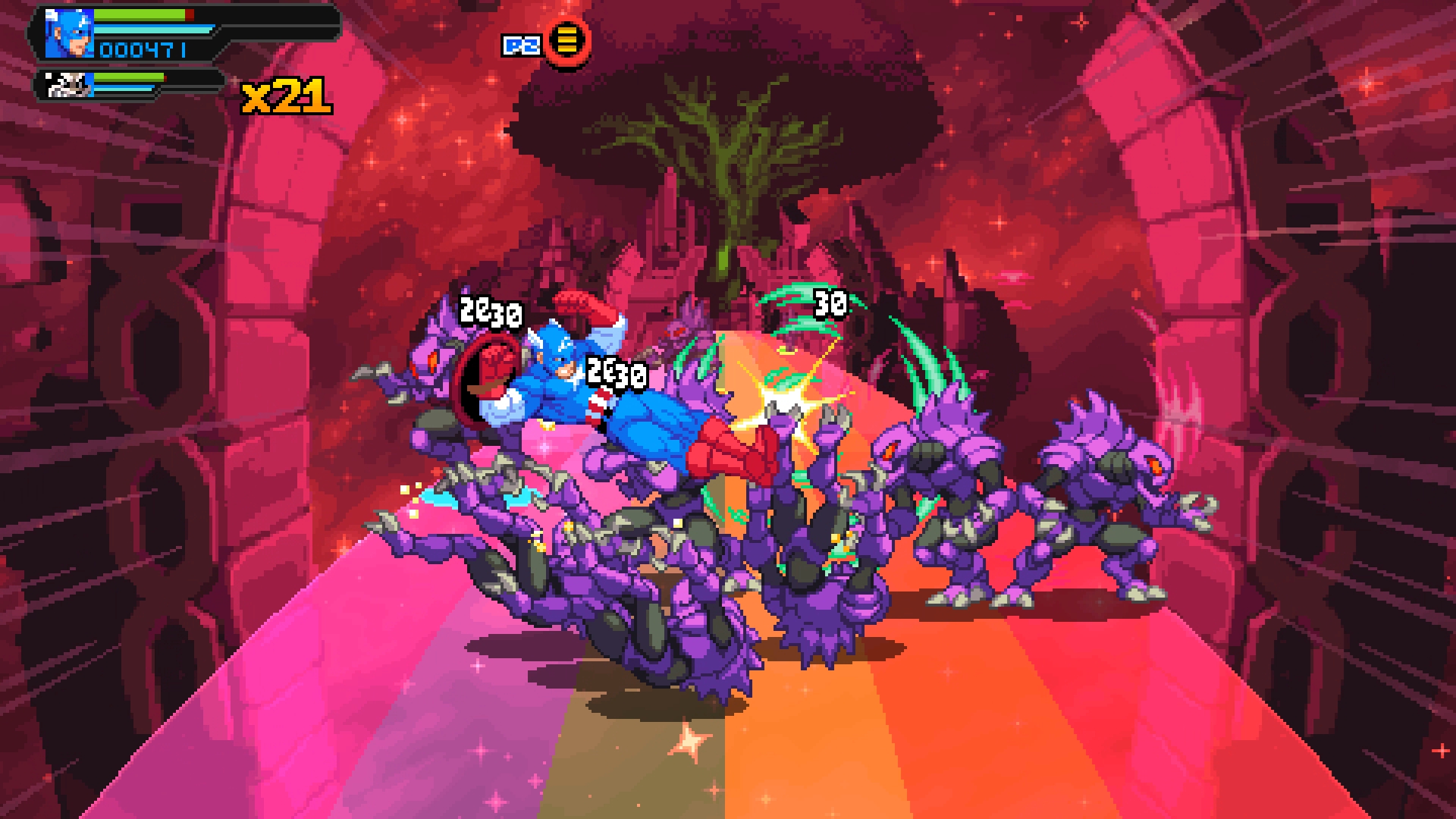Select the assist partner portrait
1456x819 pixels.
click(x=69, y=85)
